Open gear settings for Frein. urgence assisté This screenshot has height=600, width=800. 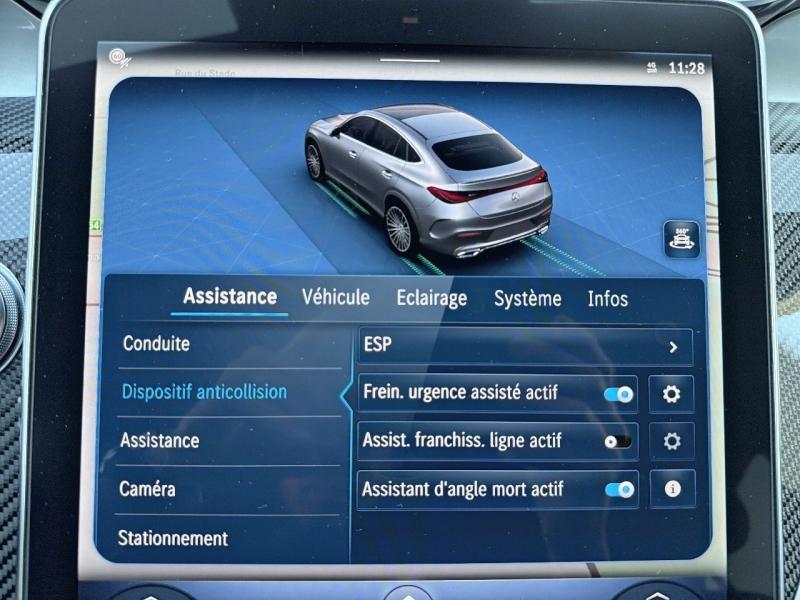click(672, 394)
